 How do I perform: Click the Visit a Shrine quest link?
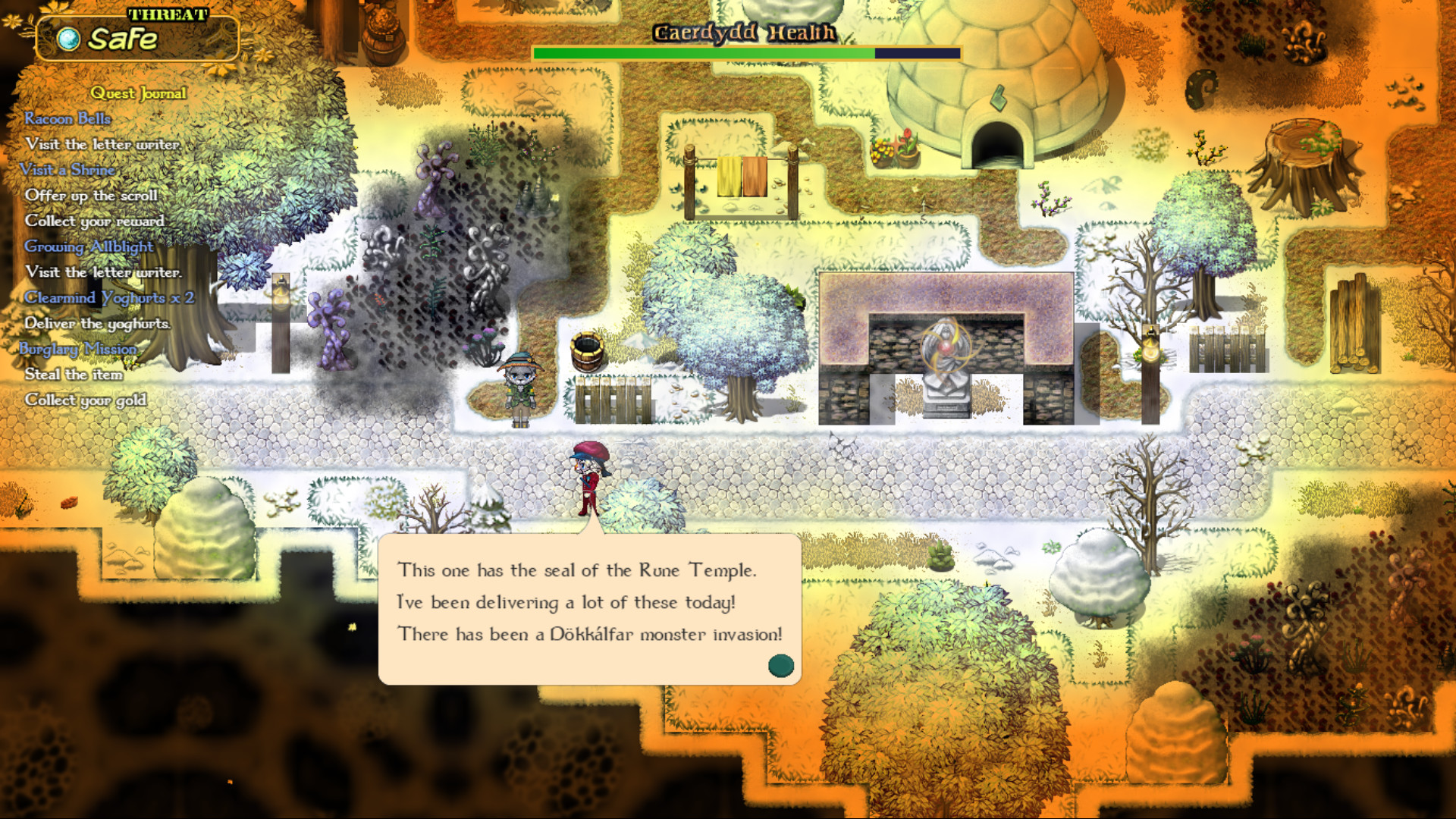tap(69, 170)
